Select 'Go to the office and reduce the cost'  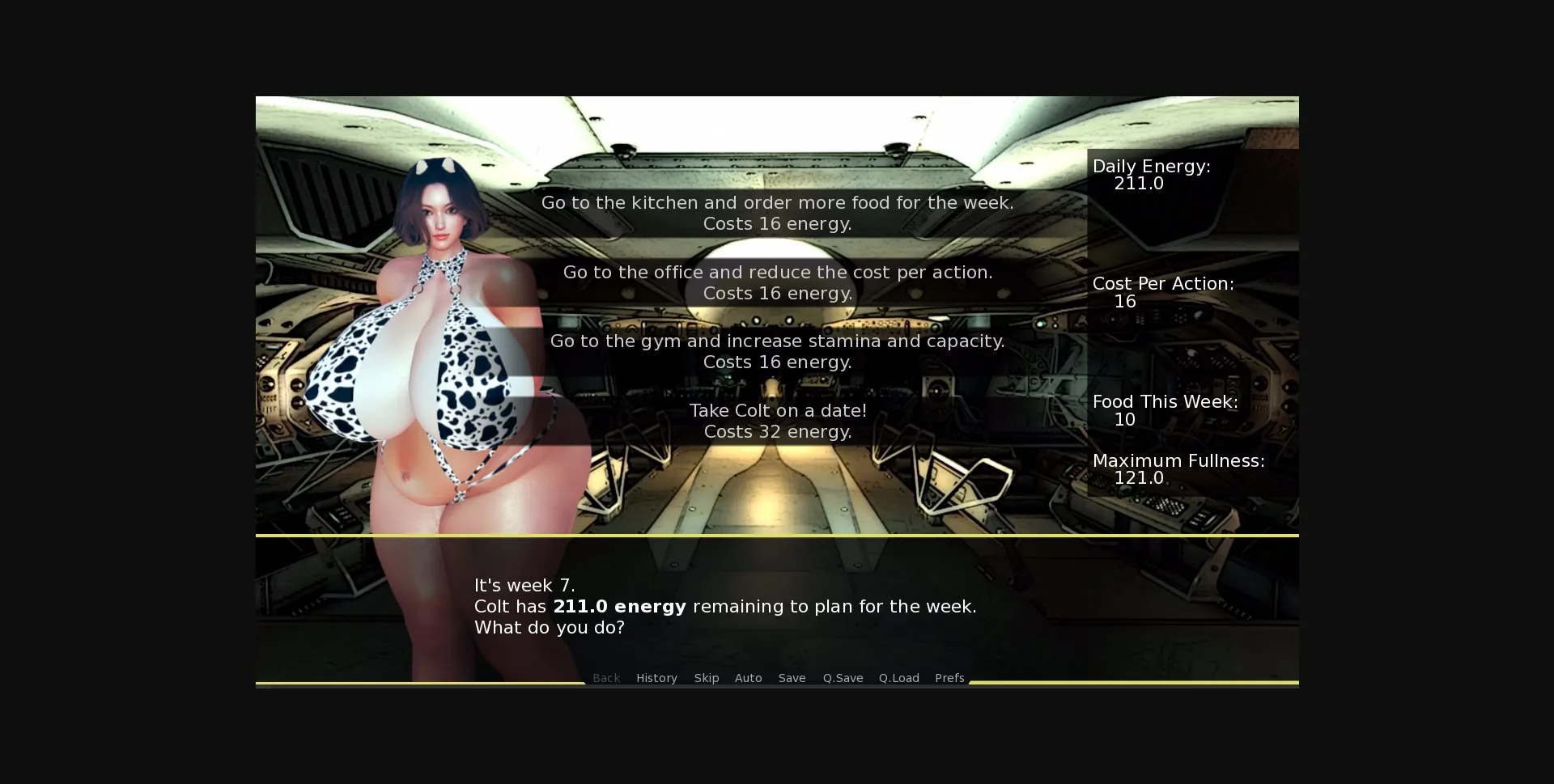[x=777, y=282]
